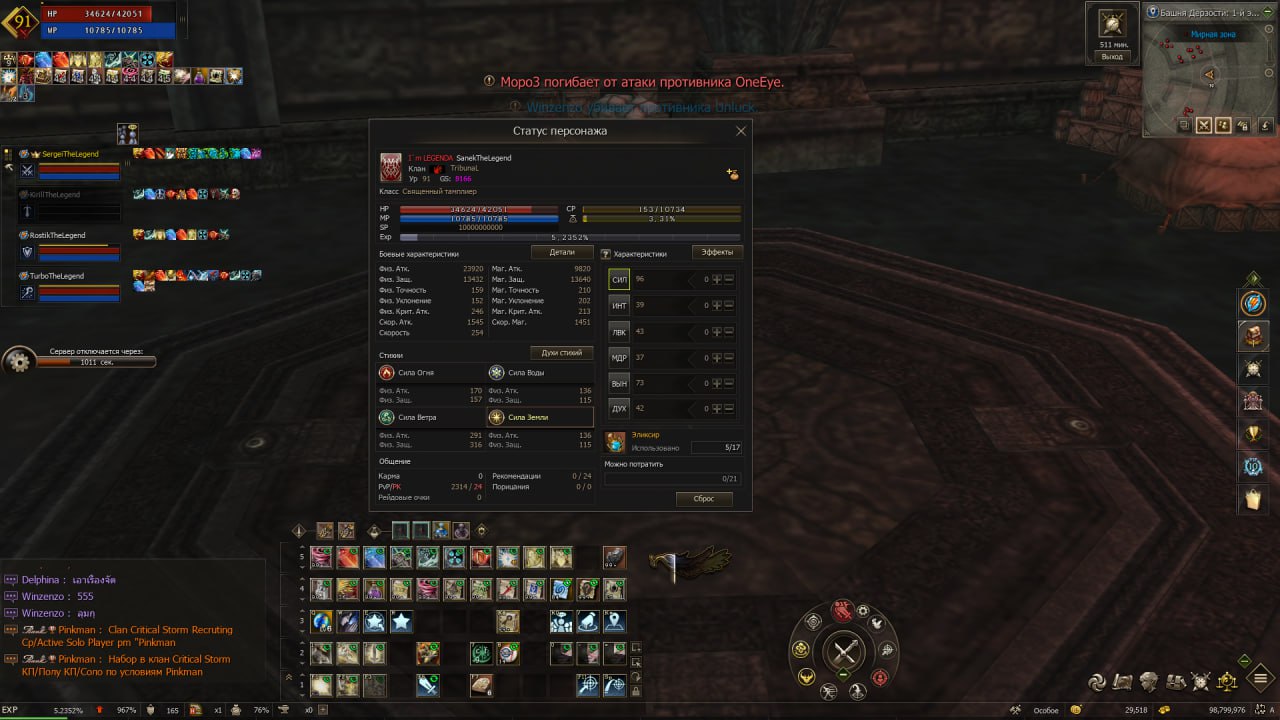This screenshot has height=720, width=1280.
Task: Open the character head menu icon
Action: (x=1149, y=682)
